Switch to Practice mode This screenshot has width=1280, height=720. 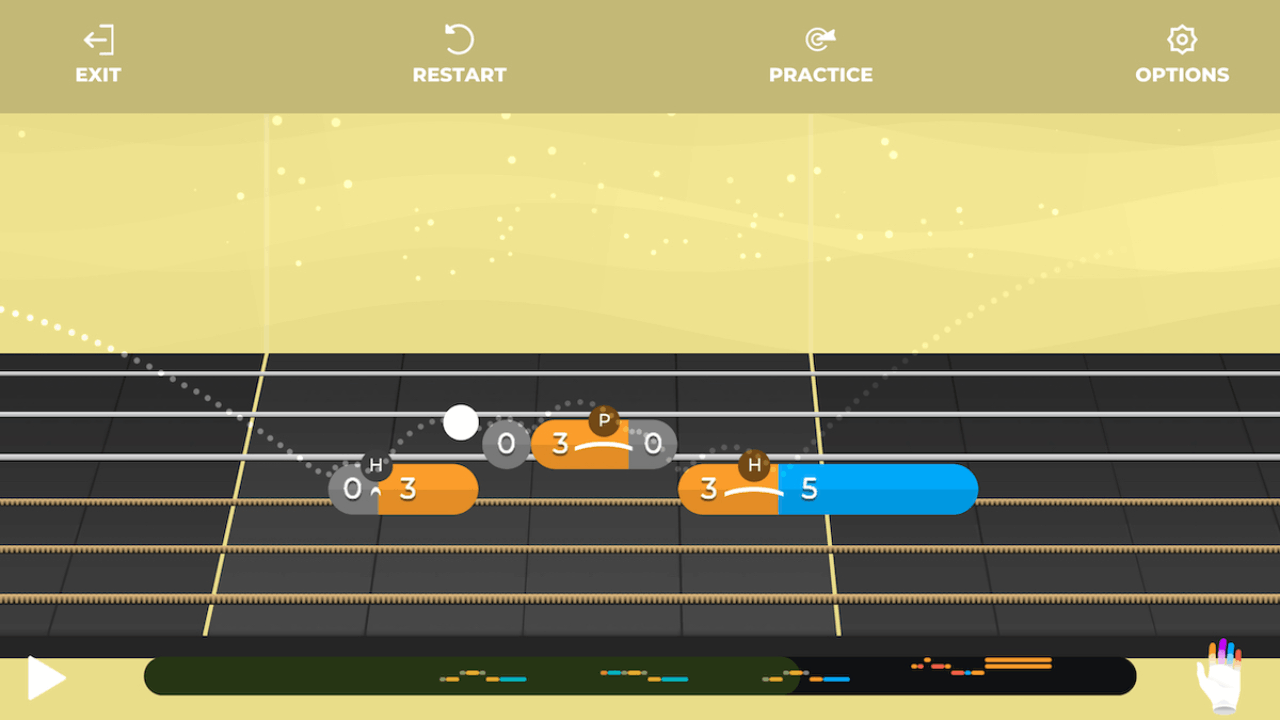point(820,56)
